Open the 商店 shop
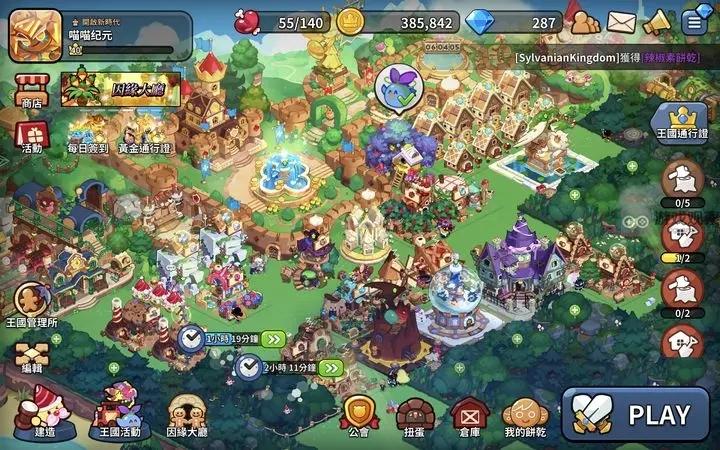 (31, 85)
